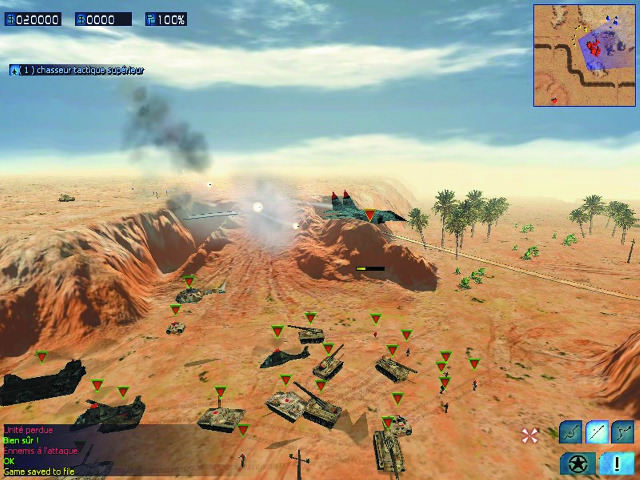
Task: Activate the zigzag route button
Action: [x=623, y=432]
